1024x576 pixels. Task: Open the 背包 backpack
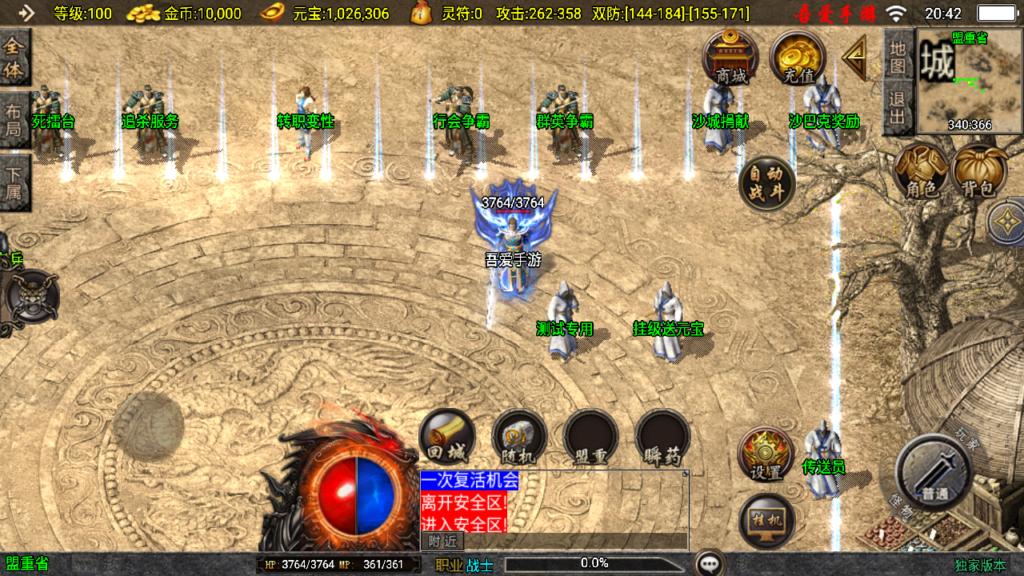click(980, 170)
